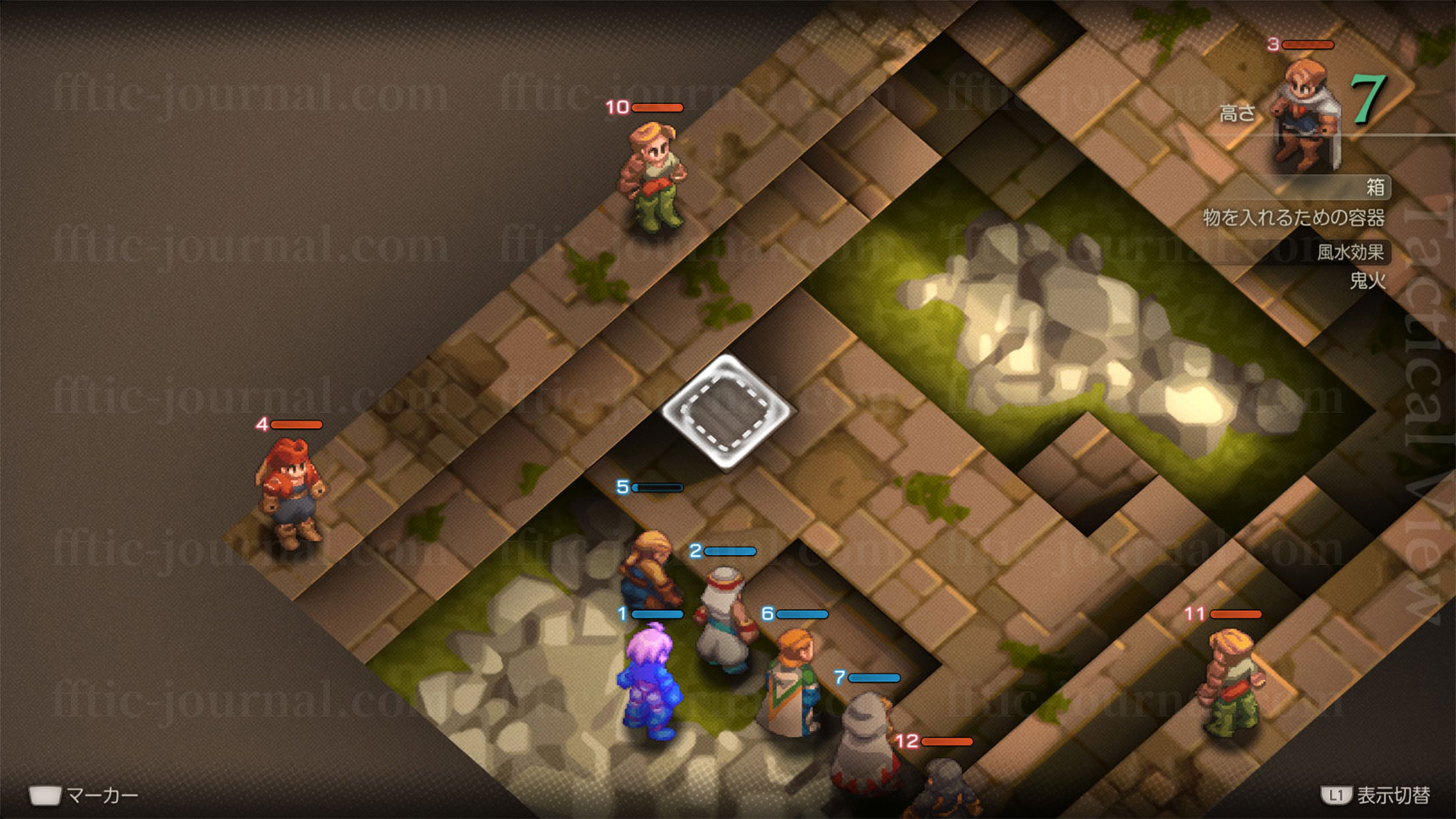Select purple-haired ally unit marked 1

[650, 681]
